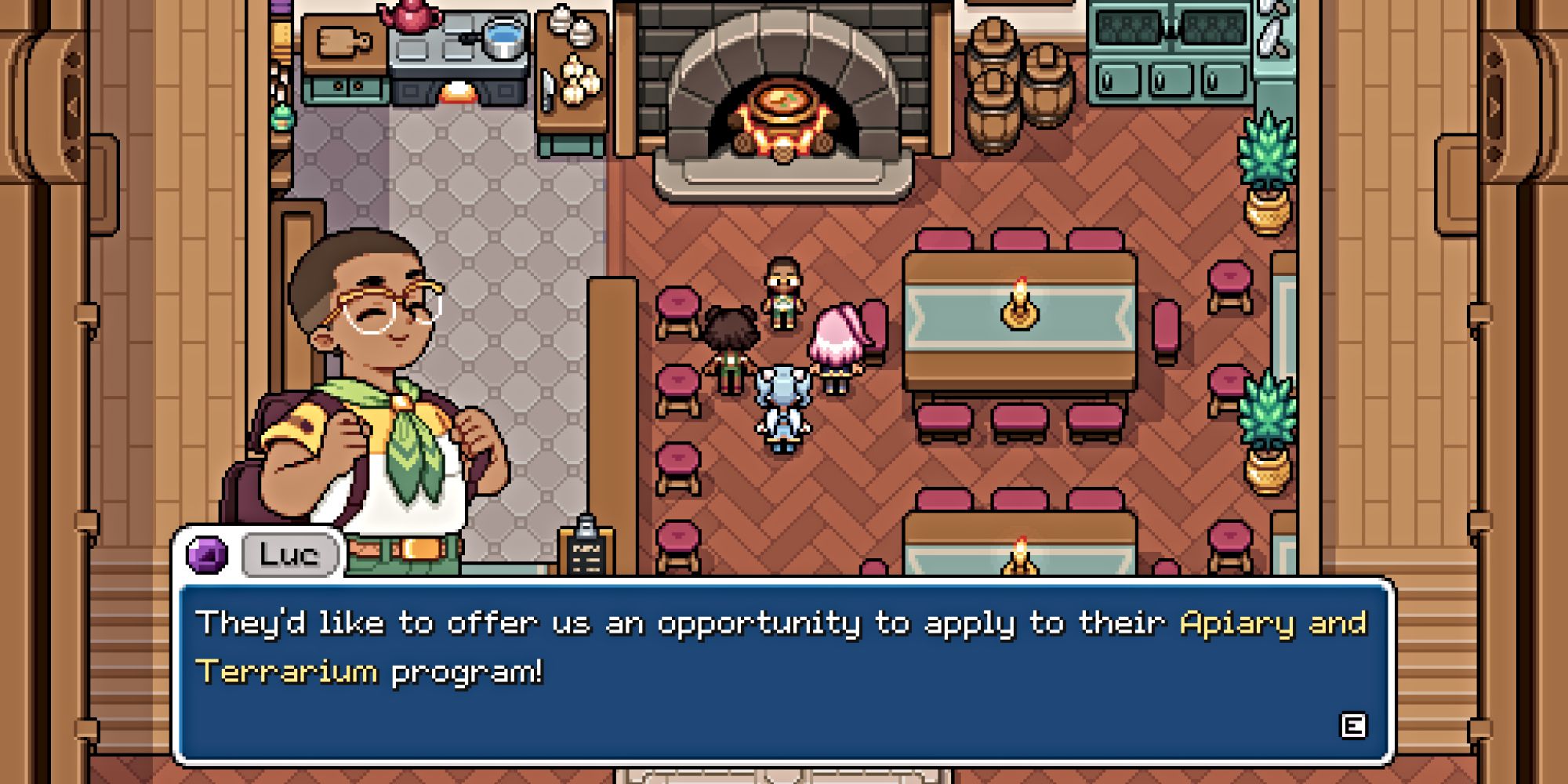Click the purple gem icon beside Luc's name
The image size is (1568, 784).
[x=207, y=554]
